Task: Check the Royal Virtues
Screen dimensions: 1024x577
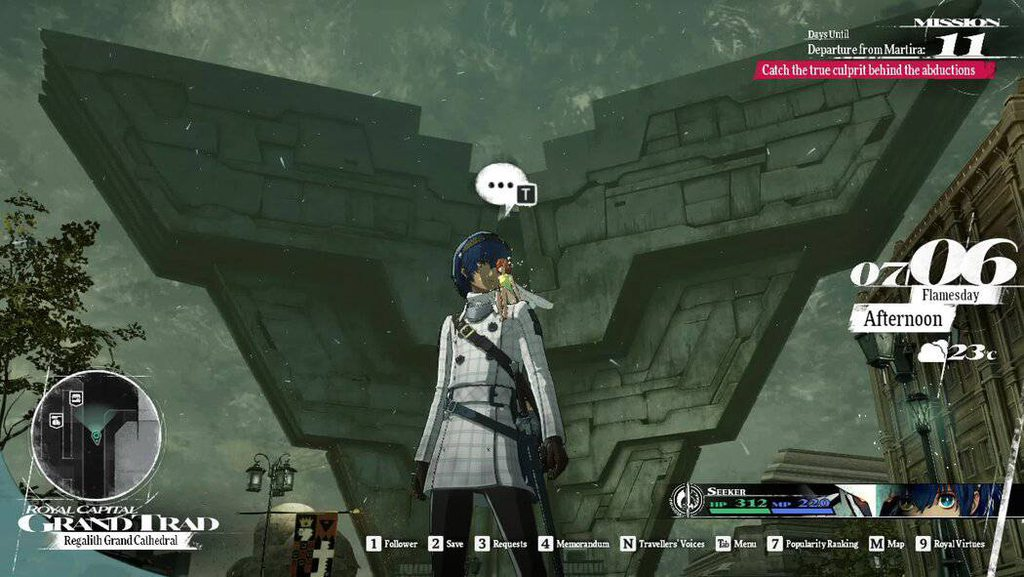Action: pyautogui.click(x=950, y=544)
